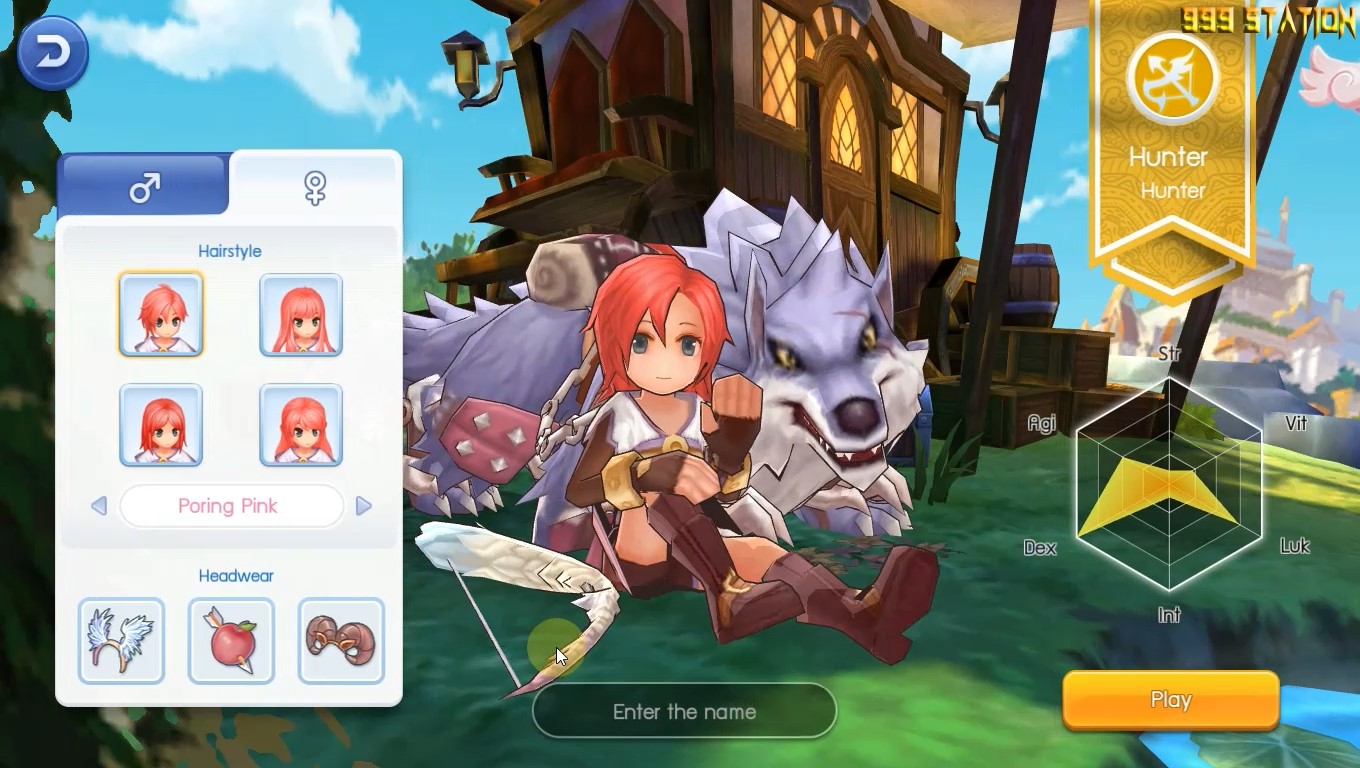Switch to the male gender tab
The width and height of the screenshot is (1360, 768).
(x=145, y=186)
